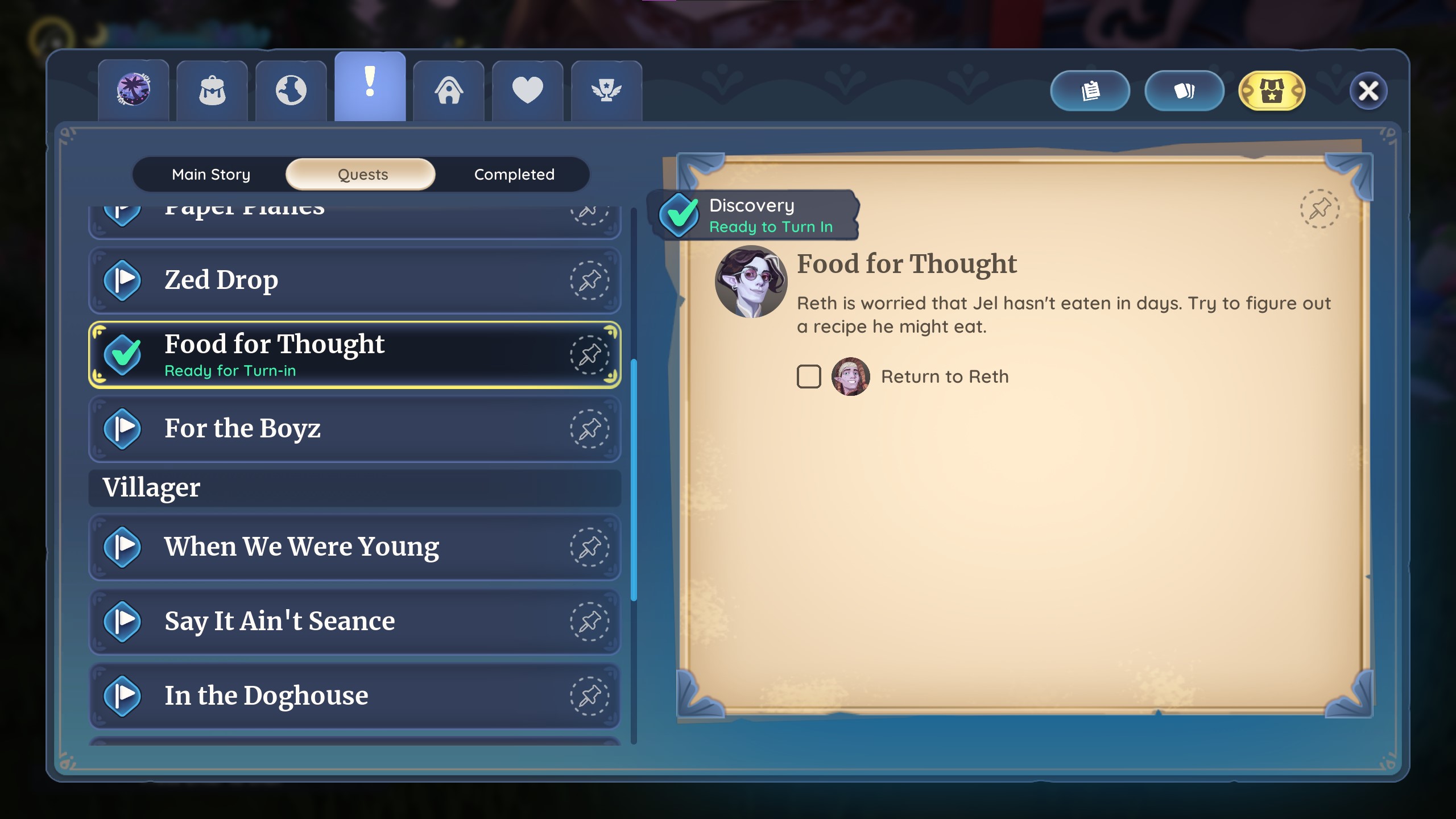The image size is (1456, 819).
Task: Switch to the Main Story tab
Action: click(x=211, y=174)
